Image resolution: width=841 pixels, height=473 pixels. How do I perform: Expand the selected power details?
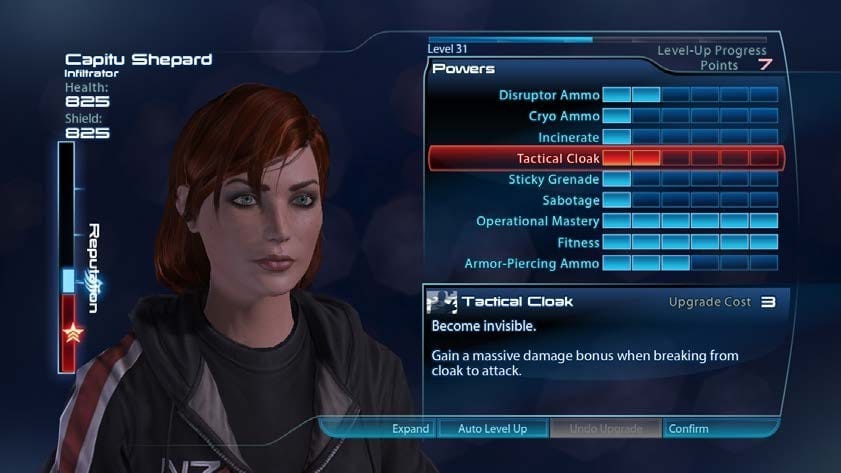coord(410,429)
